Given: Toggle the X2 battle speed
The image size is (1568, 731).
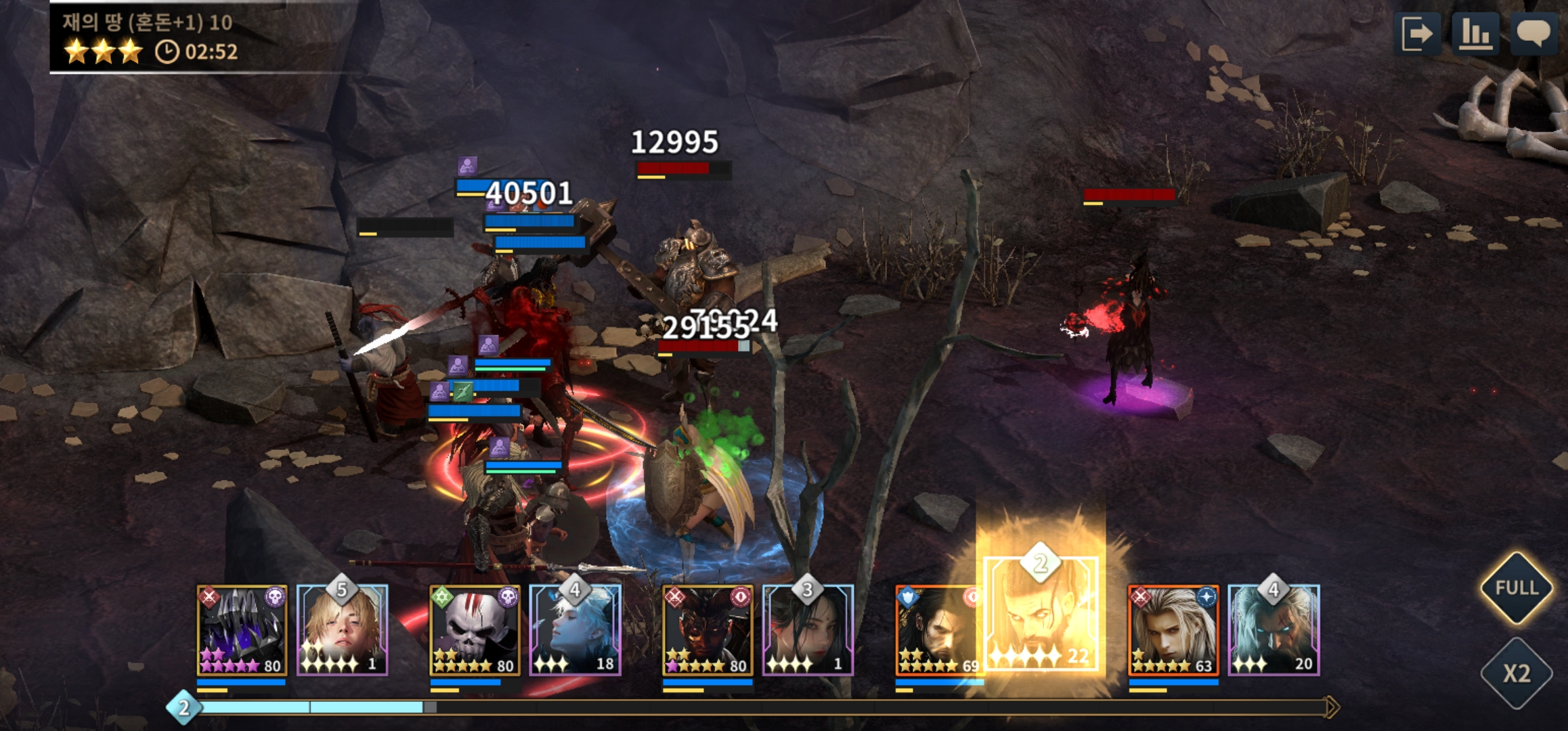Looking at the screenshot, I should pos(1517,673).
